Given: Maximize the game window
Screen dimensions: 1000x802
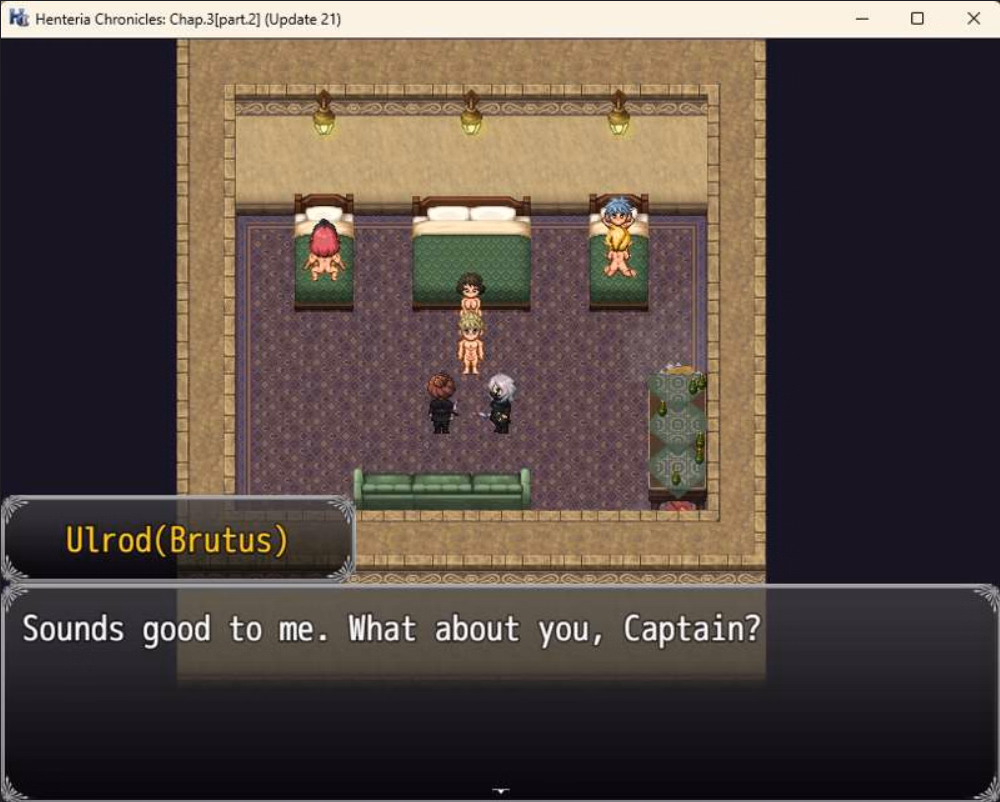Looking at the screenshot, I should pos(917,19).
